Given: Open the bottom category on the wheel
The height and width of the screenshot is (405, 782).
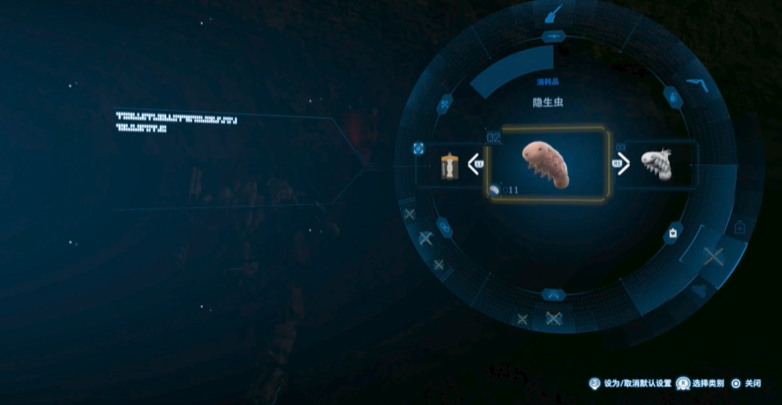Looking at the screenshot, I should (553, 295).
